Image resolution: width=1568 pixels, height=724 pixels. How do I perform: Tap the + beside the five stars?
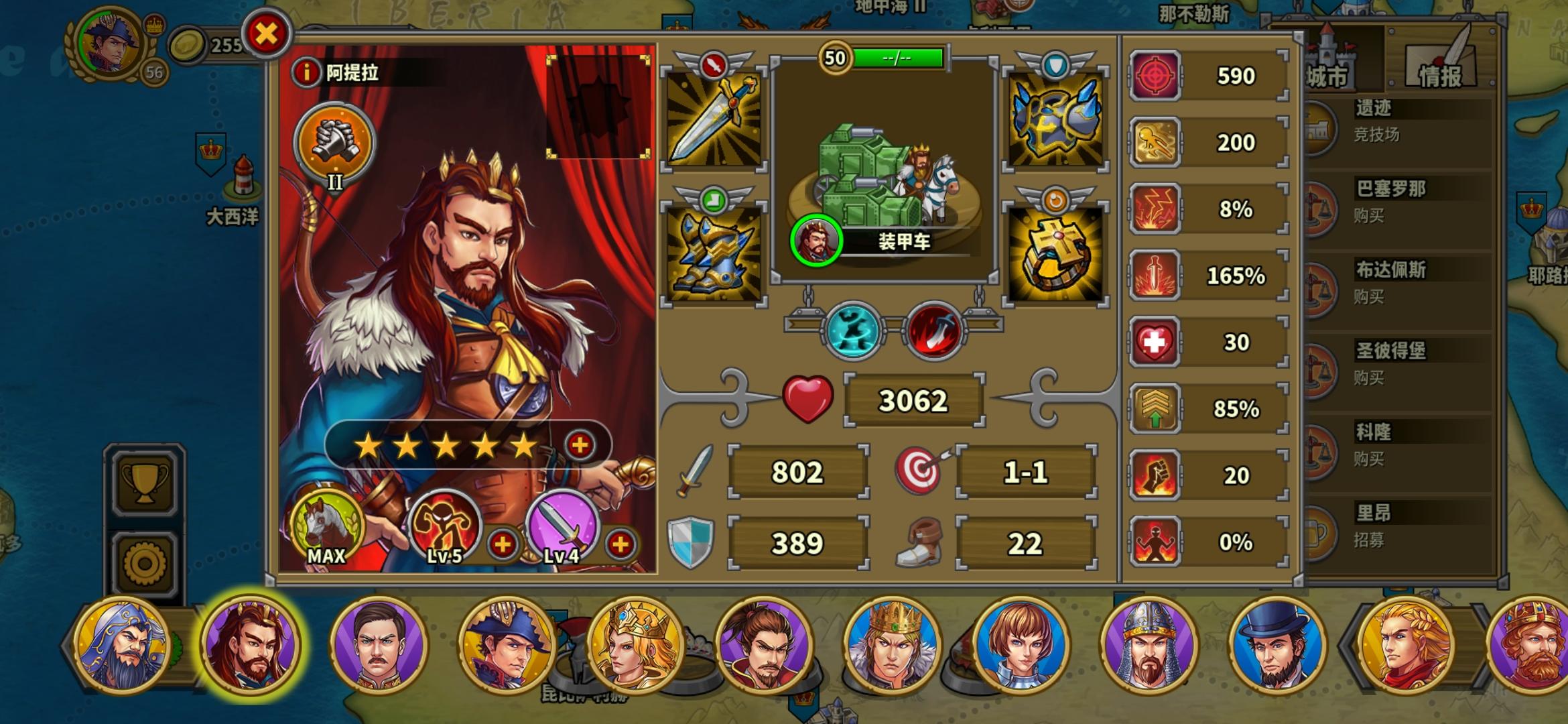580,444
